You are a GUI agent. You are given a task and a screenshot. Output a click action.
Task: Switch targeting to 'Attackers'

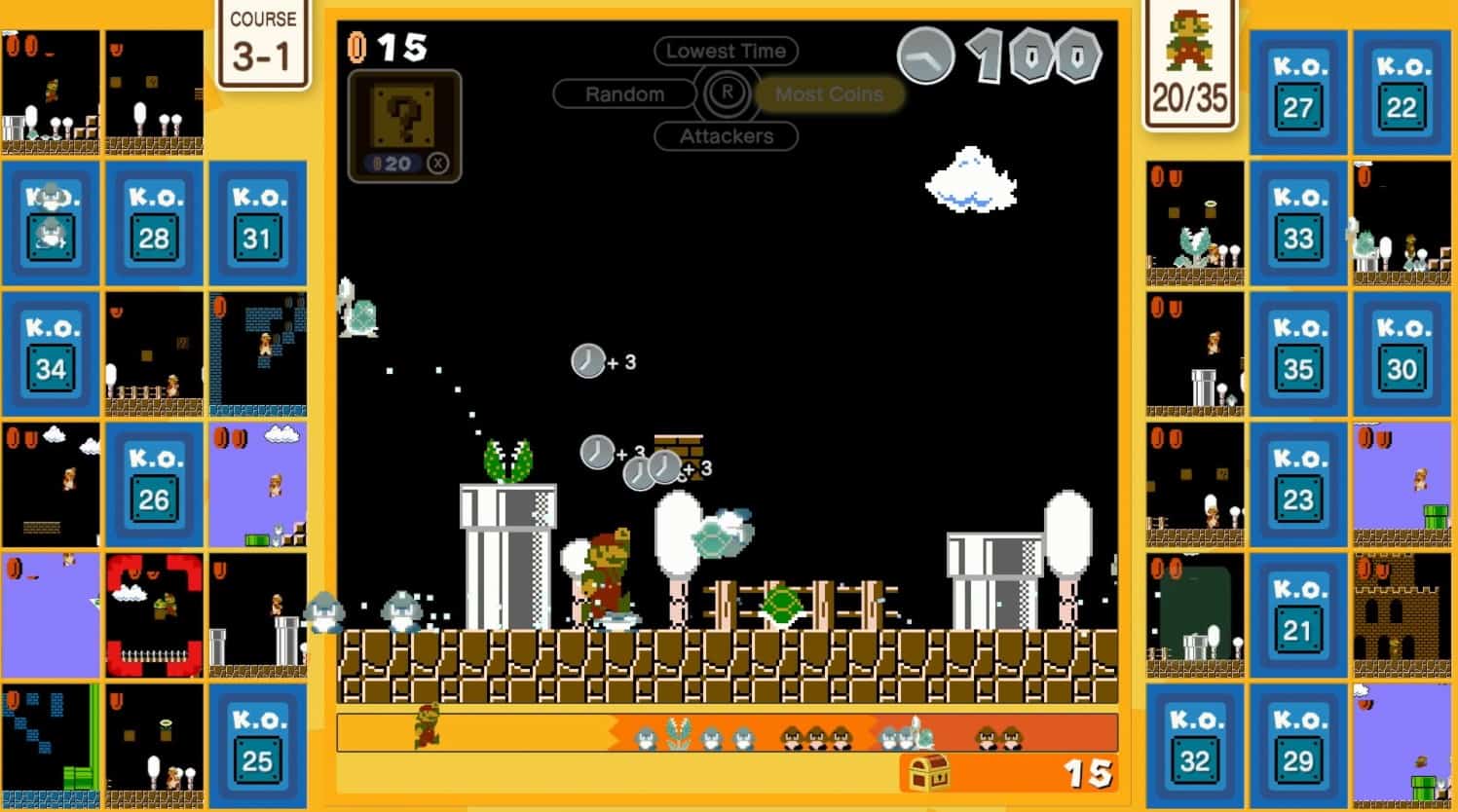tap(725, 136)
